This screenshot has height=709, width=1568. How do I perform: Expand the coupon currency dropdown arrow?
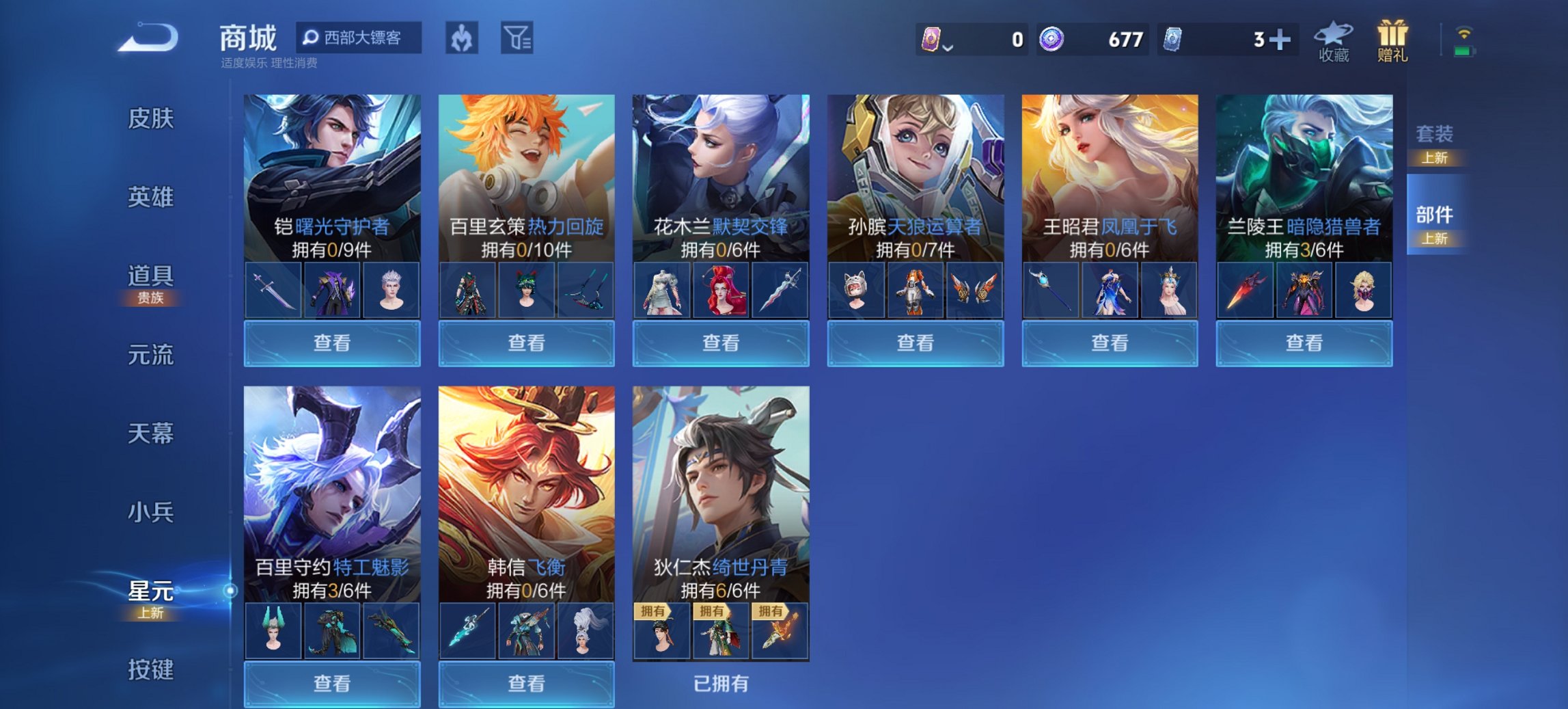pos(948,48)
